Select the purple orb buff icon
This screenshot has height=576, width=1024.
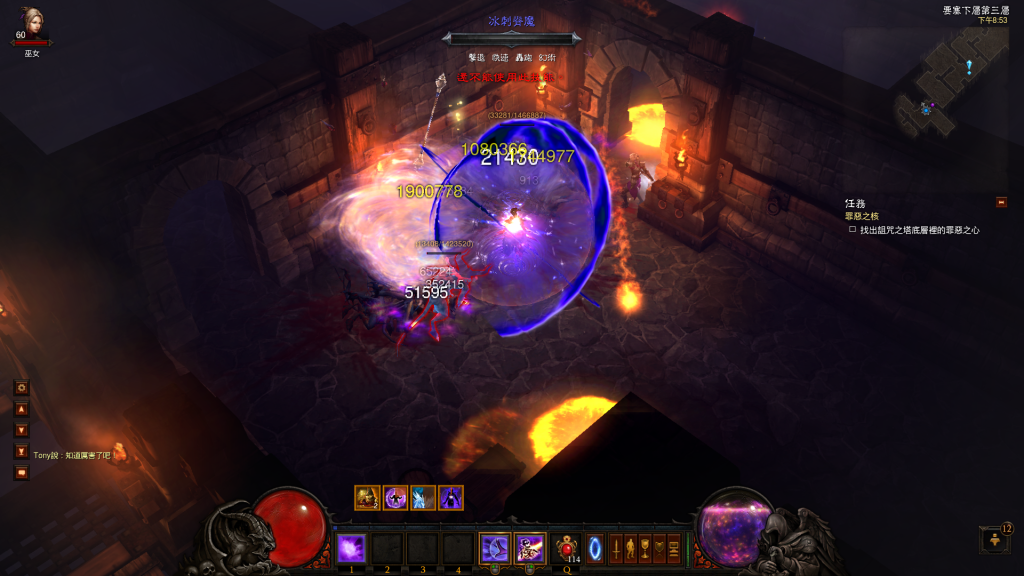click(394, 497)
